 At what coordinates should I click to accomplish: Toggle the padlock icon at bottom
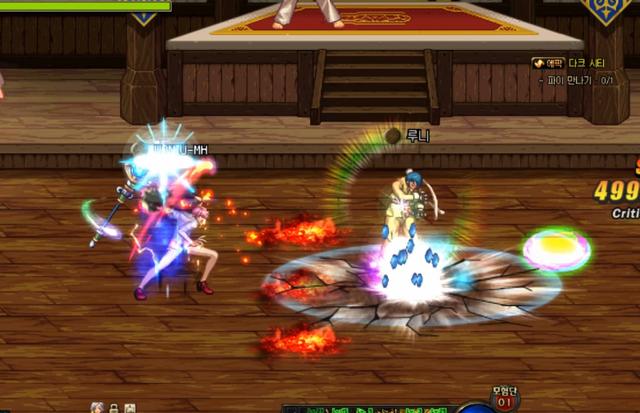click(x=114, y=408)
